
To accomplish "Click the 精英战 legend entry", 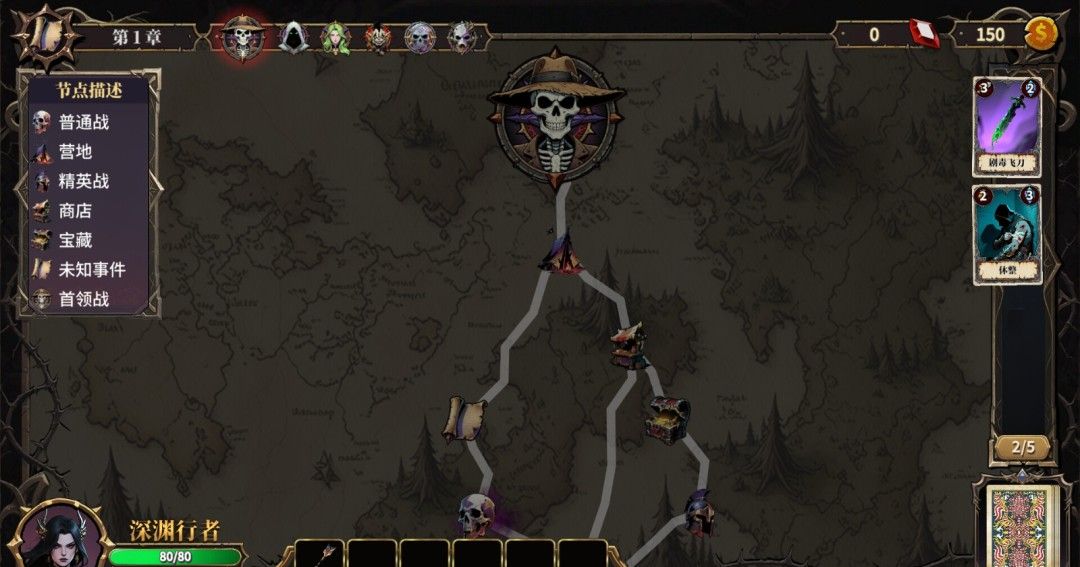I will [84, 181].
